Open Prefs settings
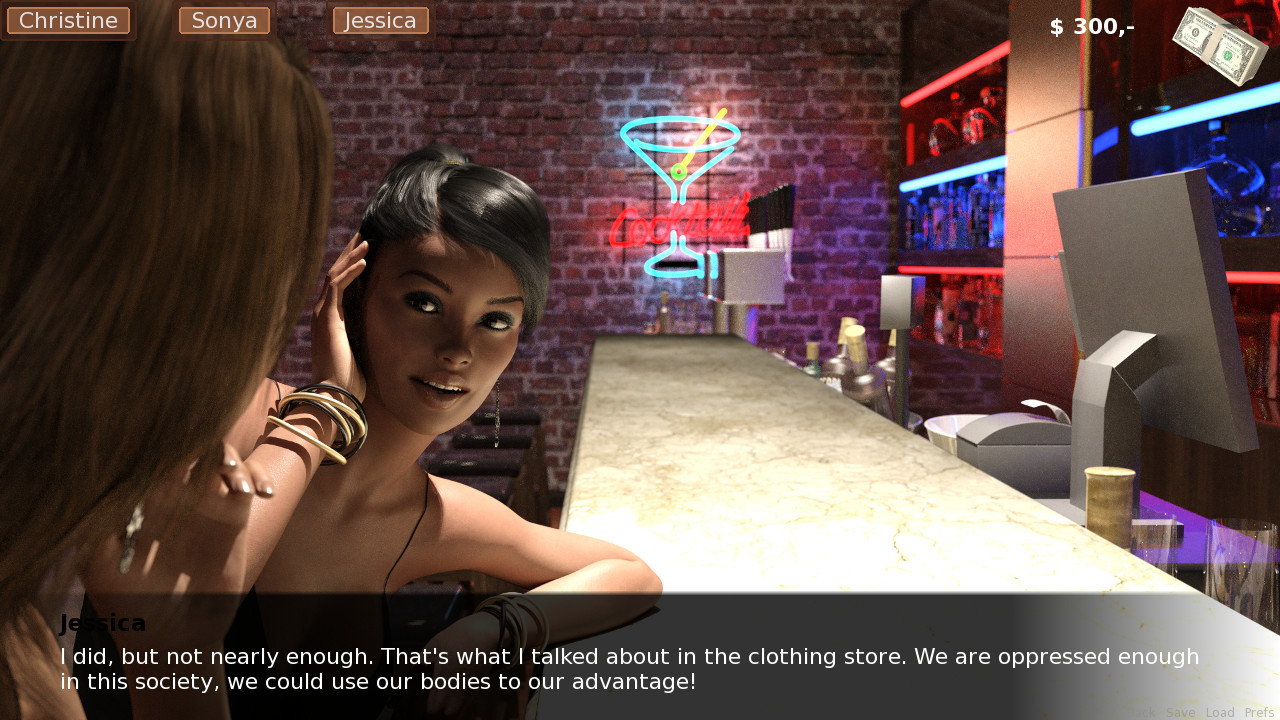Image resolution: width=1280 pixels, height=720 pixels. pyautogui.click(x=1259, y=713)
